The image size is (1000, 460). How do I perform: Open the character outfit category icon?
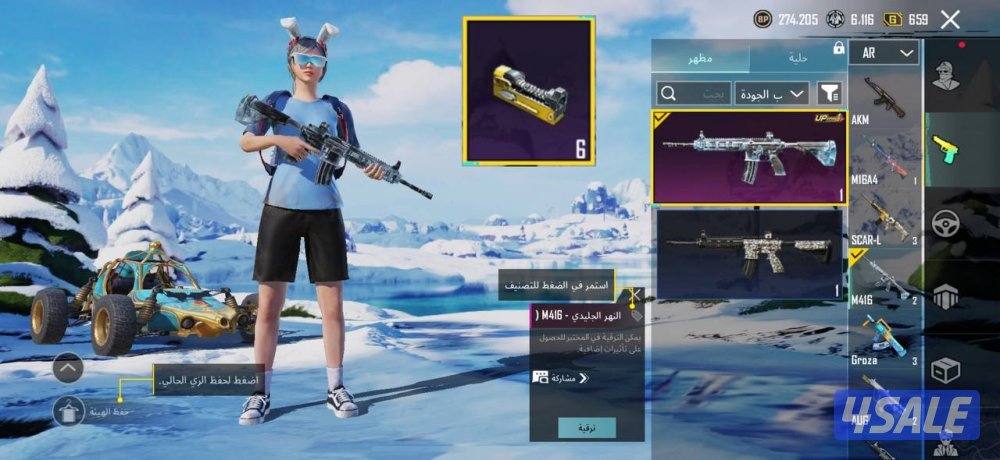(945, 75)
